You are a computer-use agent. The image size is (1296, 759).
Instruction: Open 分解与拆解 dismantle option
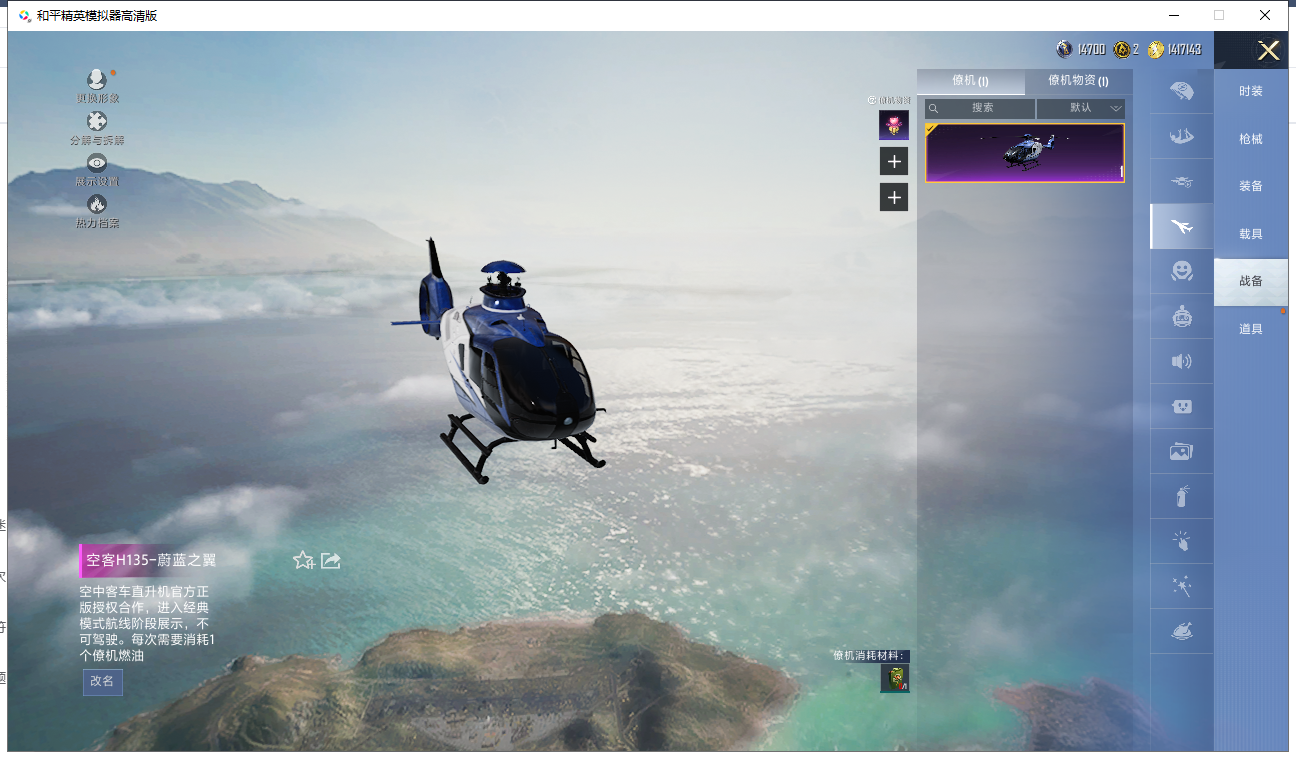[x=97, y=123]
